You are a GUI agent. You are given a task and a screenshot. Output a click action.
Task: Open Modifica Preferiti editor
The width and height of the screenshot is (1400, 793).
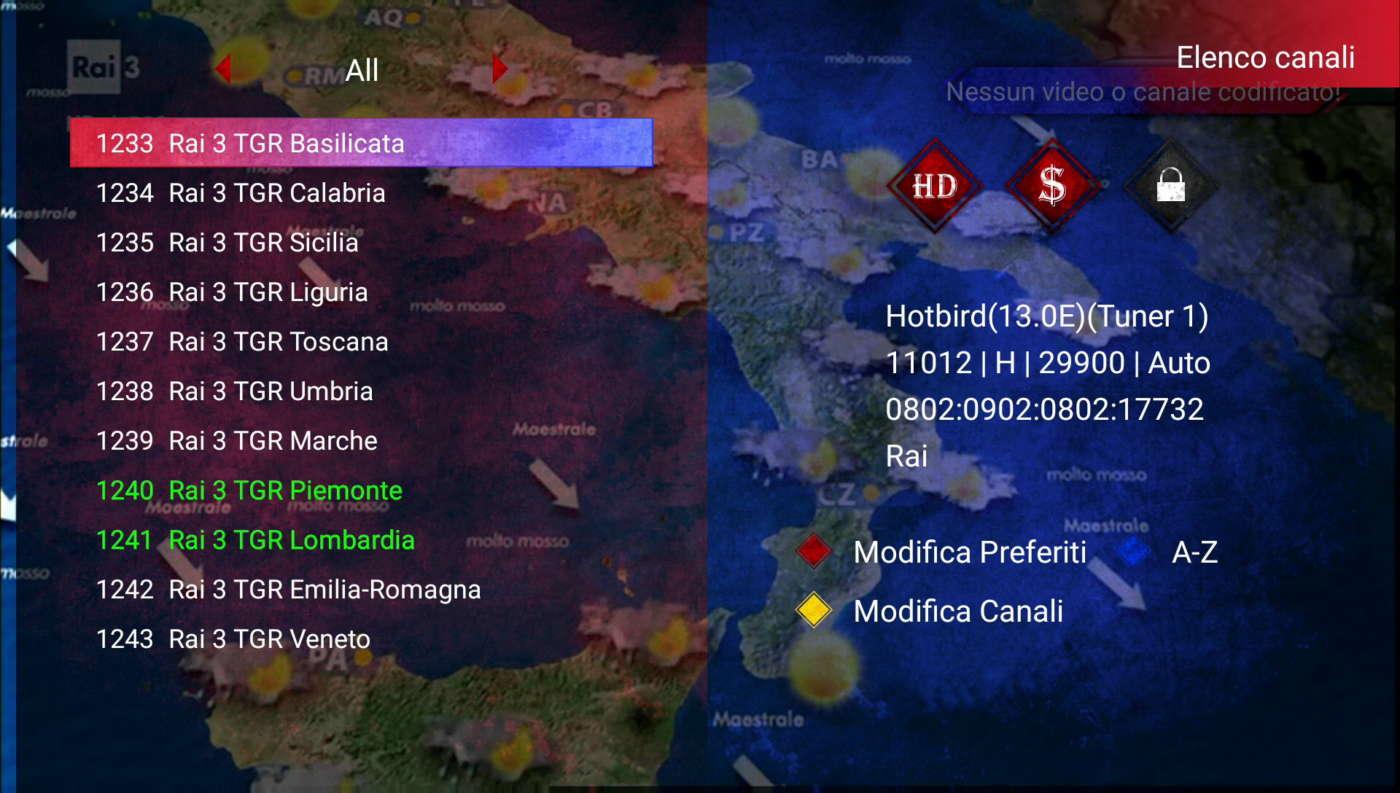coord(969,551)
